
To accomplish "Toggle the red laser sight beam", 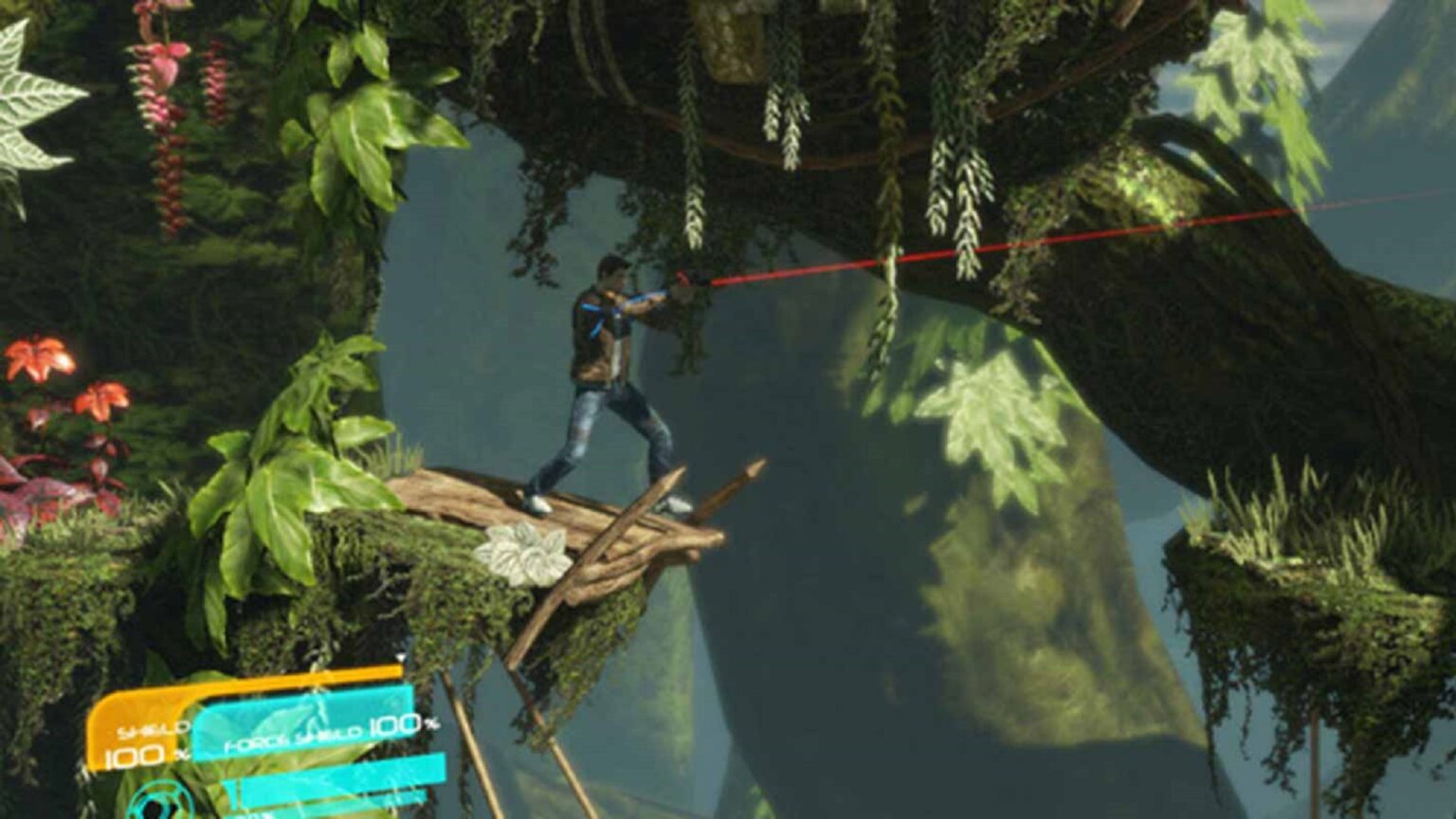I will click(995, 246).
